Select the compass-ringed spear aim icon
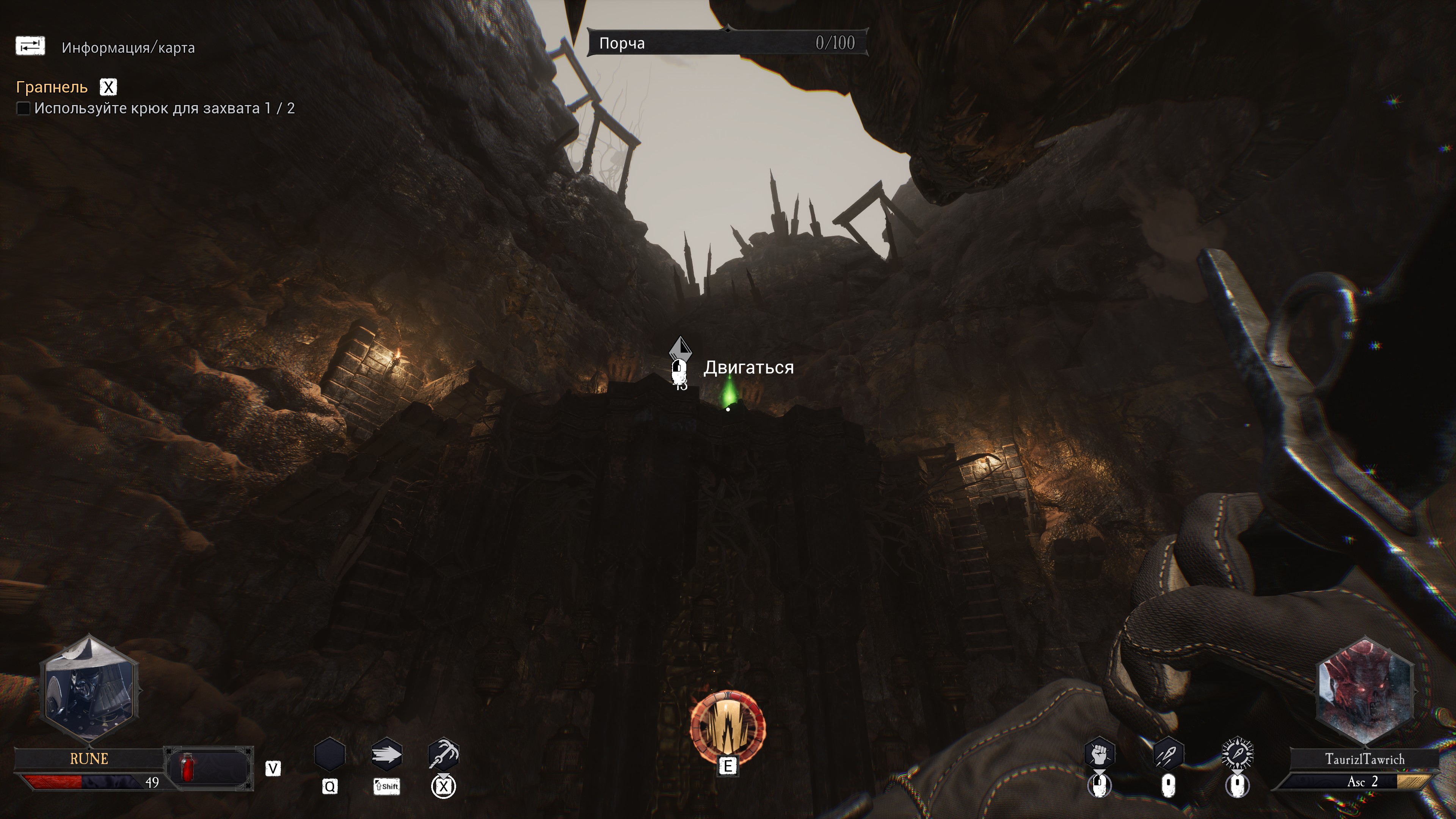The width and height of the screenshot is (1456, 819). 1237,753
